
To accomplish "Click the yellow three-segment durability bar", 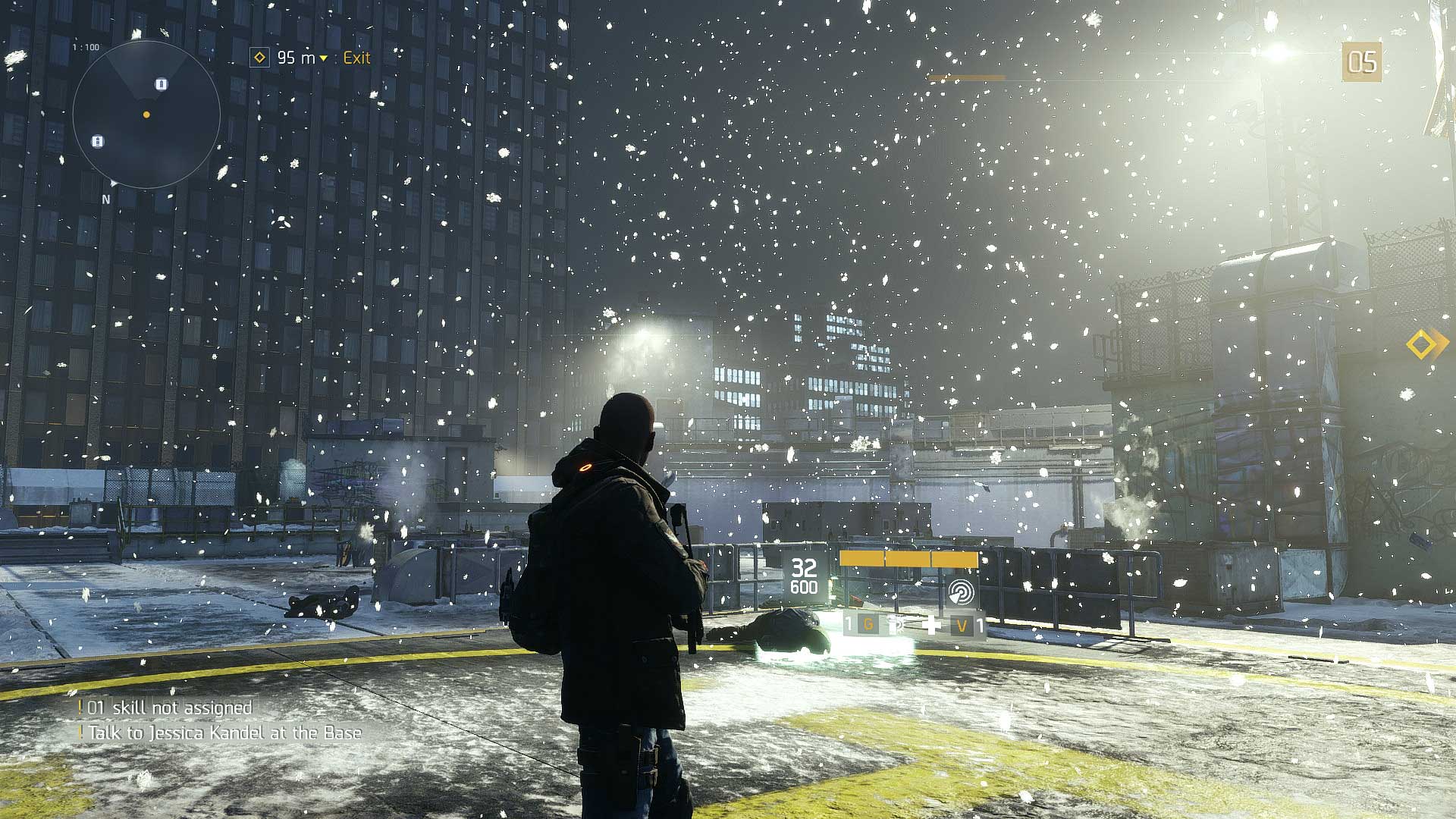I will point(908,560).
